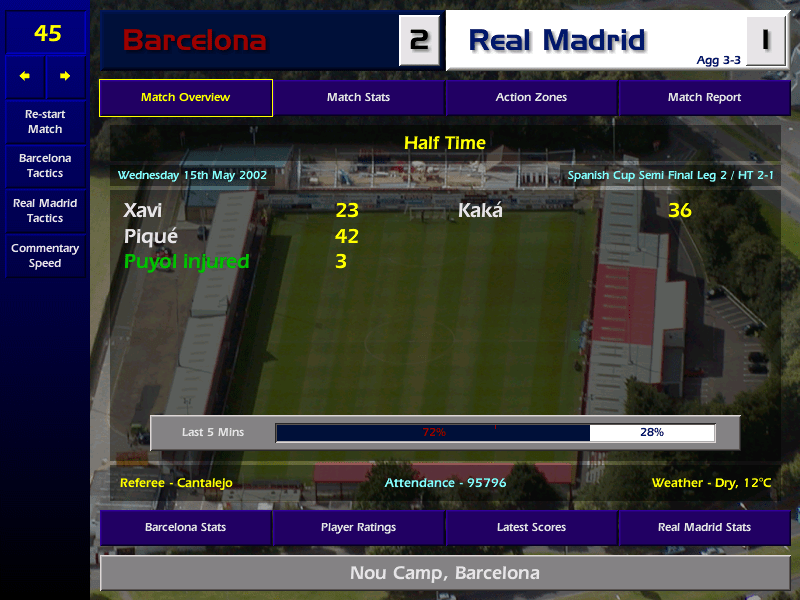Click the Re-start Match button

point(45,122)
